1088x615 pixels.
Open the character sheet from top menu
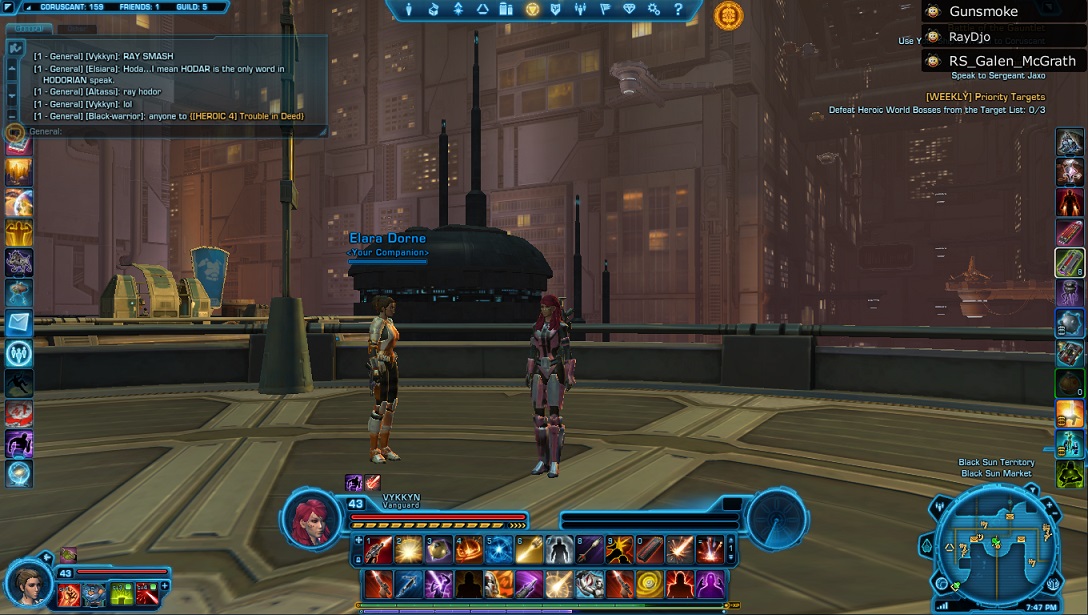point(409,9)
